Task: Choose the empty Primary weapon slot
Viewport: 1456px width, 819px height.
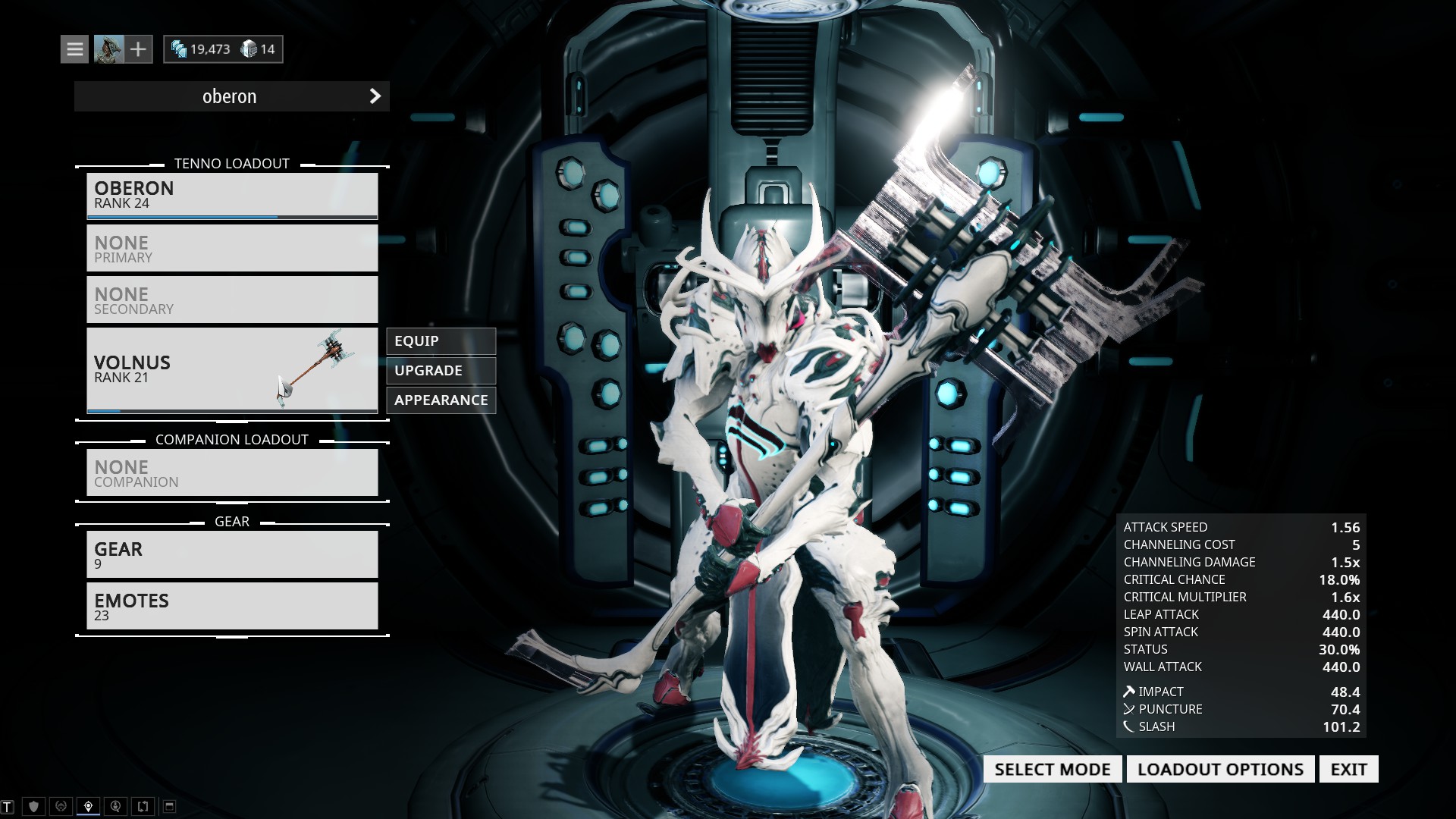Action: pos(232,249)
